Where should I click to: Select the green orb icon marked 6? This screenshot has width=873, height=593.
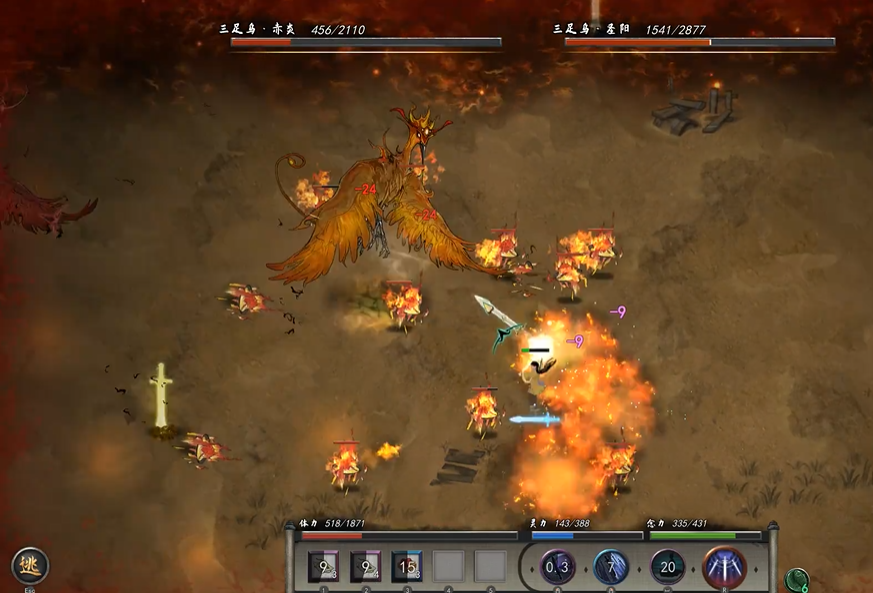[796, 580]
